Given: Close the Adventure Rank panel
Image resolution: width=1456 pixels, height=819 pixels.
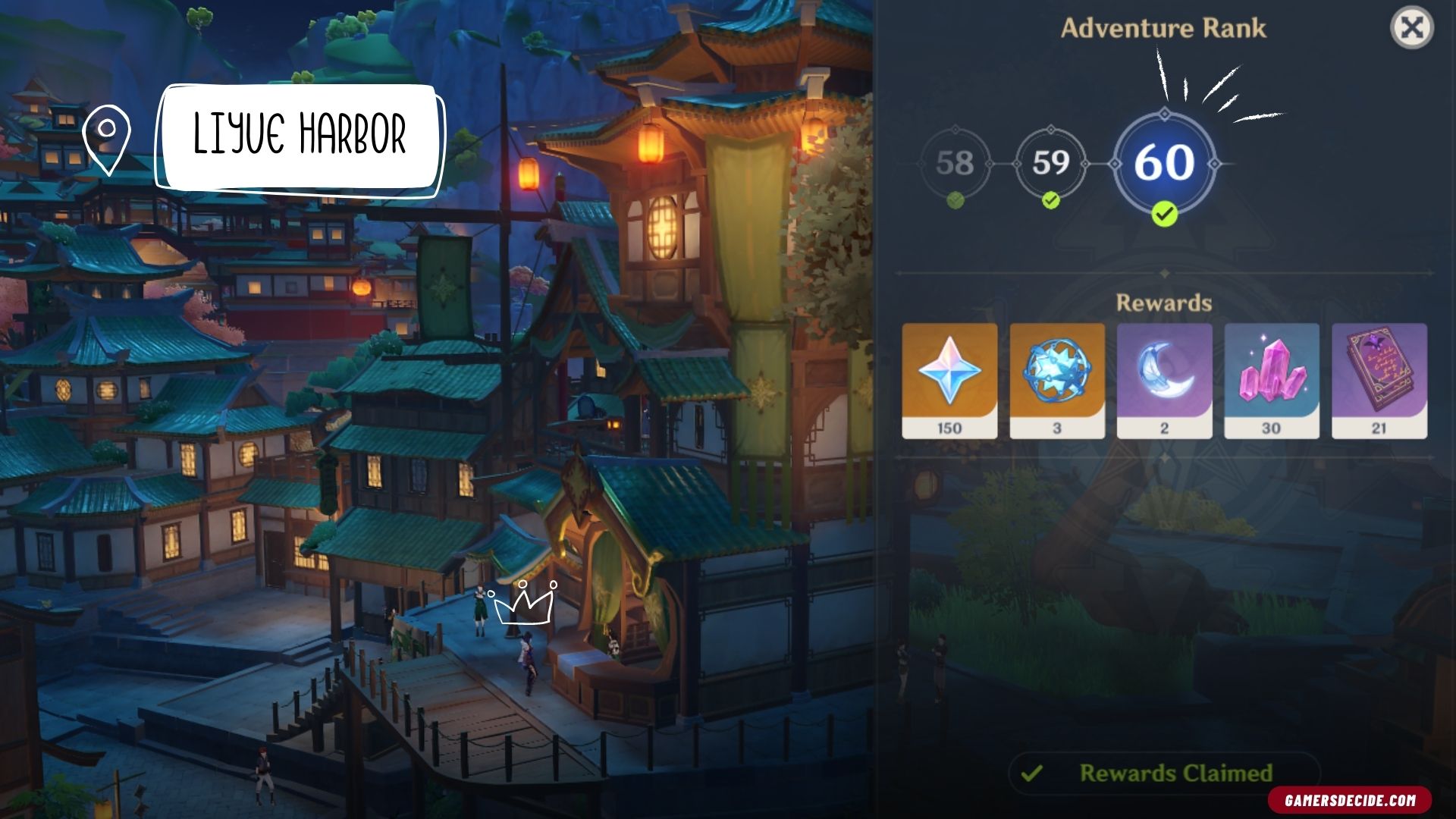Looking at the screenshot, I should coord(1411,29).
